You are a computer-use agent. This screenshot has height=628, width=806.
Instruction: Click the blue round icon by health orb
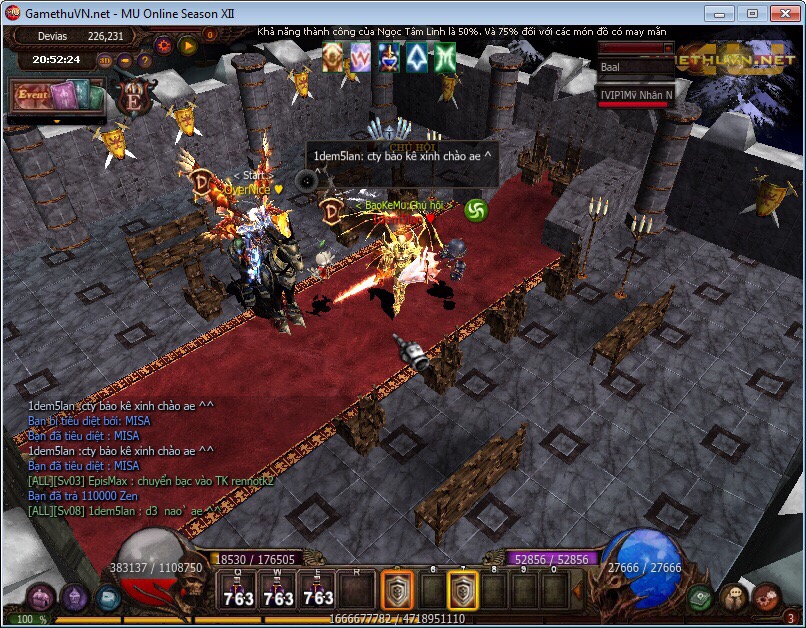108,598
